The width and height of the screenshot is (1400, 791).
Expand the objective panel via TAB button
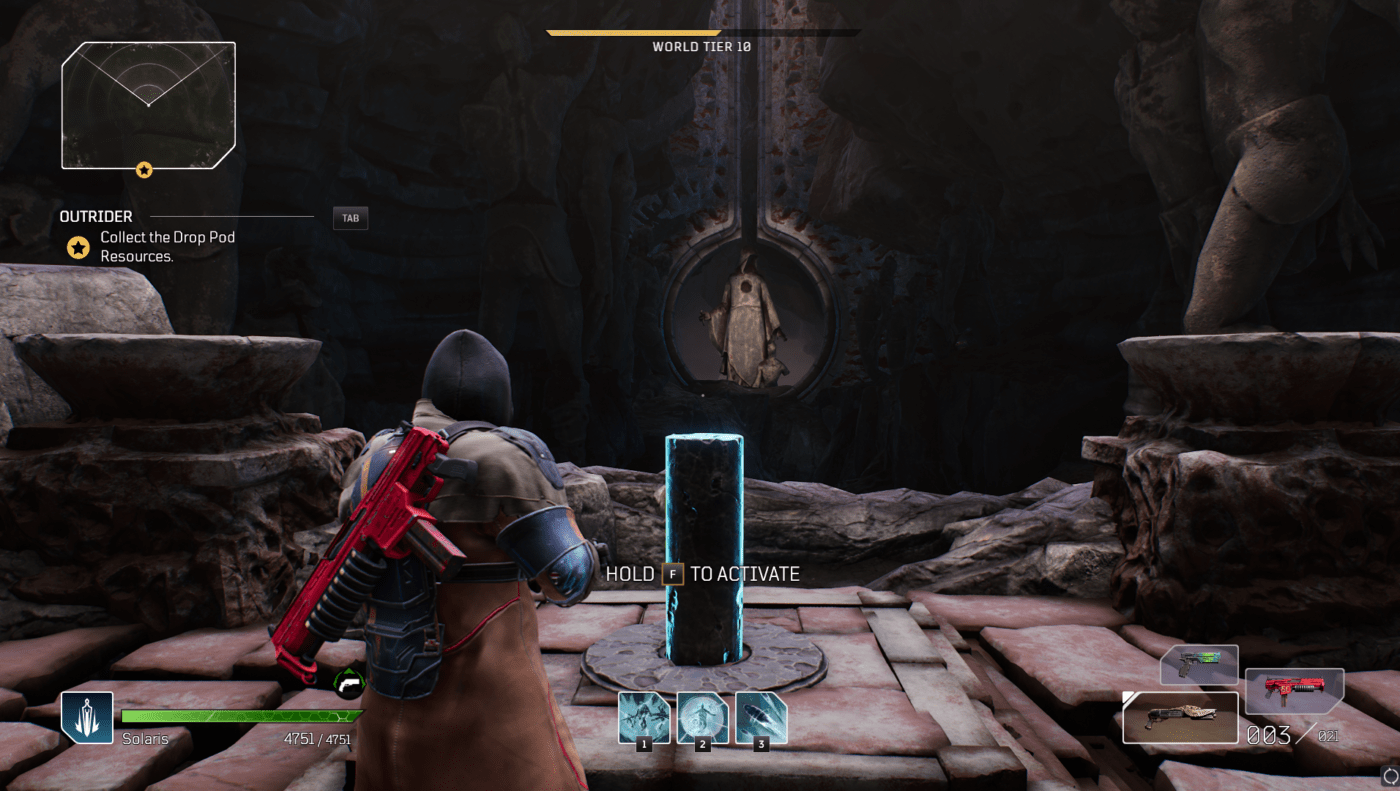[350, 218]
